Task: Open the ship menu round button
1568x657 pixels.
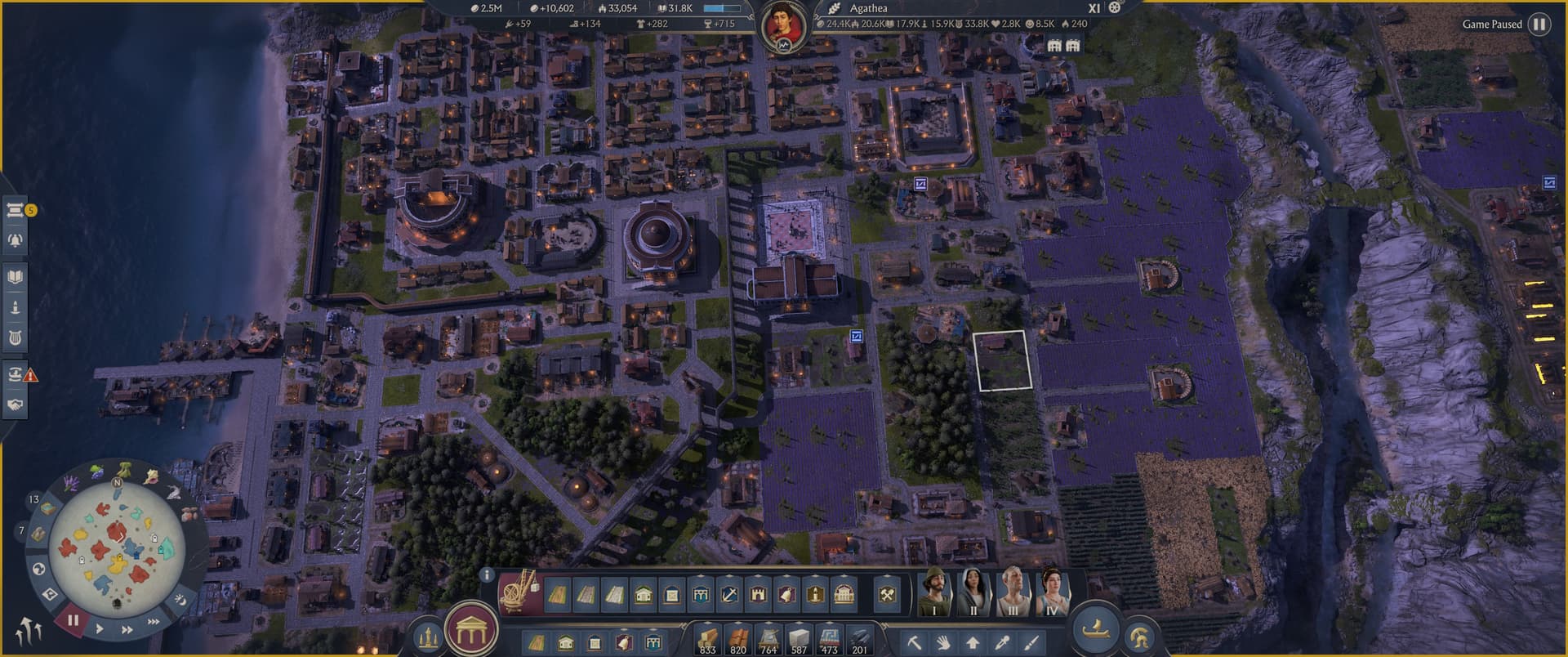Action: (1094, 629)
